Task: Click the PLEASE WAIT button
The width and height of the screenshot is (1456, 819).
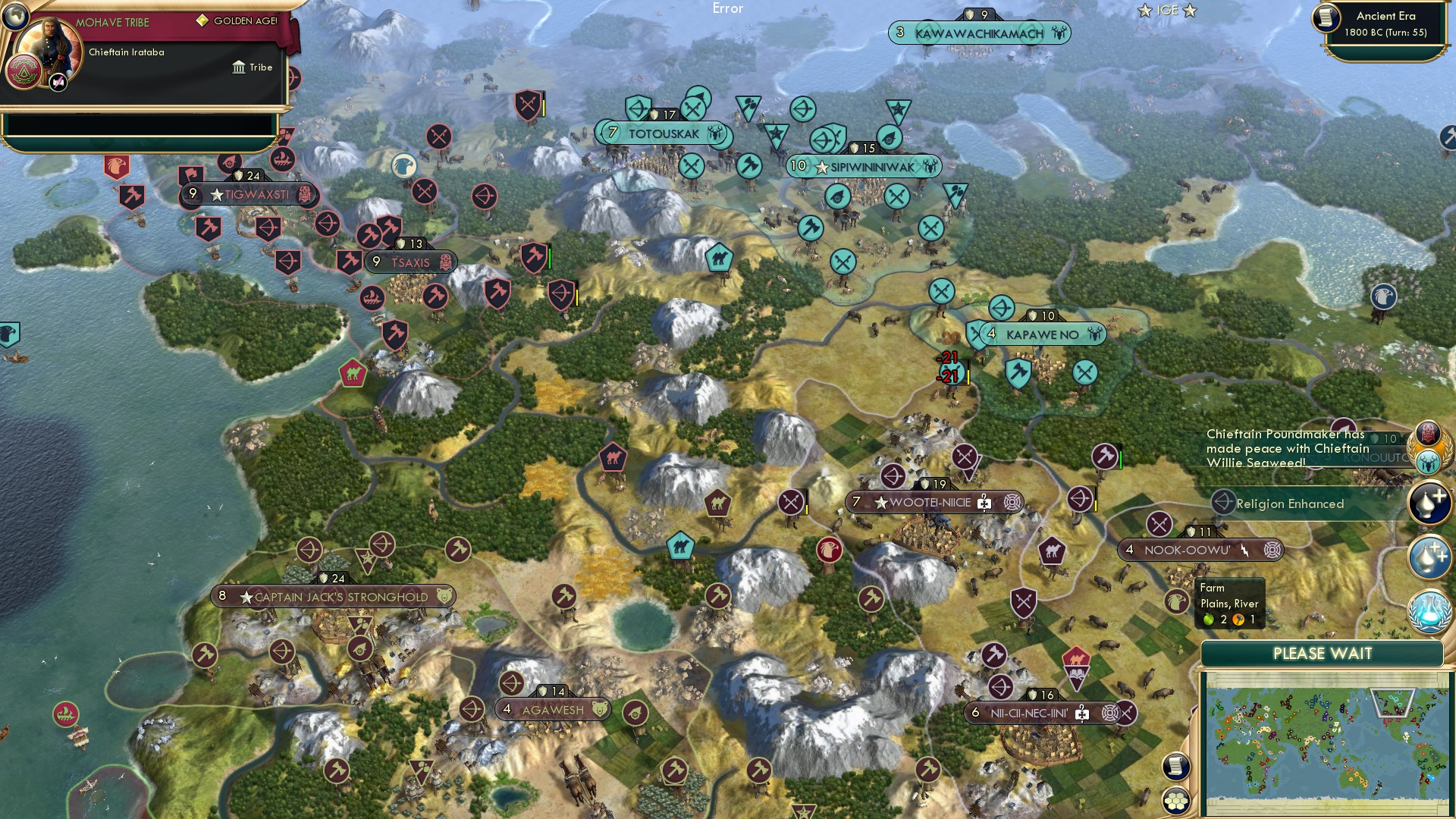Action: tap(1322, 653)
